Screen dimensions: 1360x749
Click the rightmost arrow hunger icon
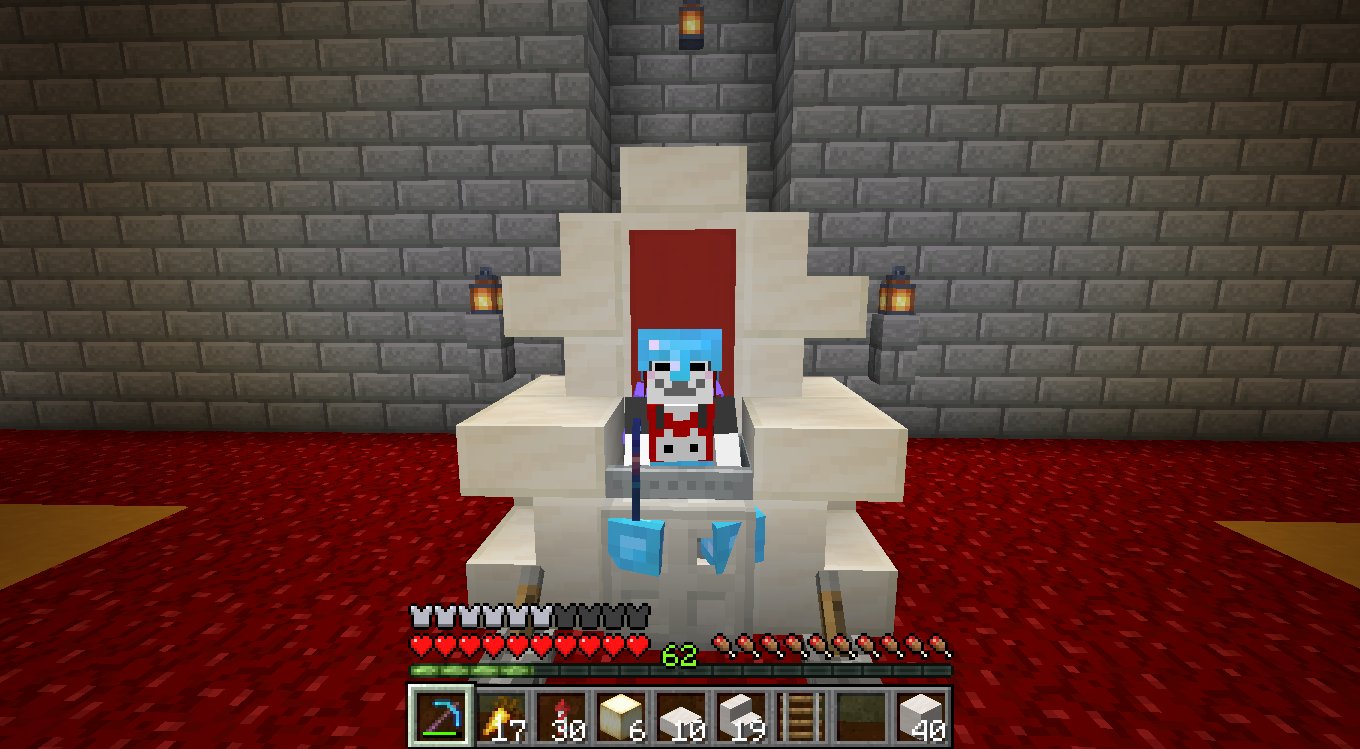click(936, 645)
